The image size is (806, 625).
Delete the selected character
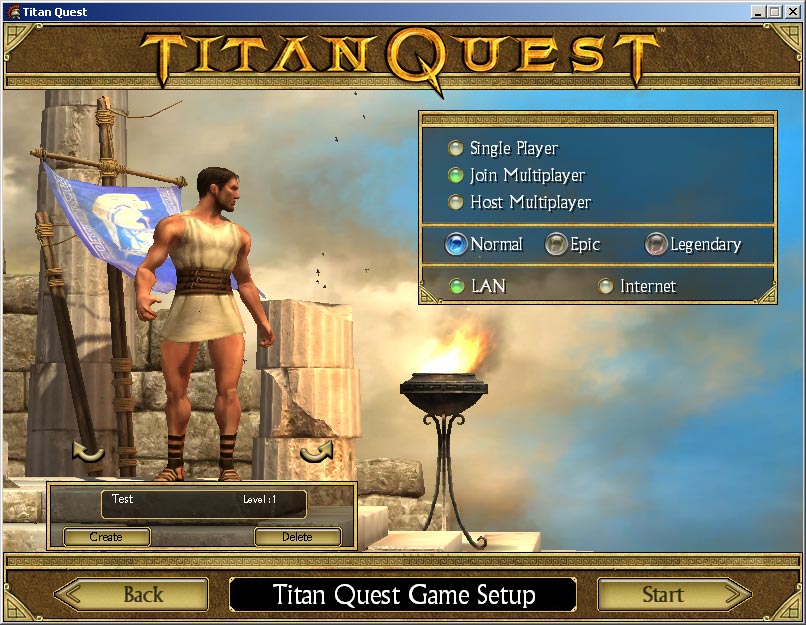pos(297,537)
